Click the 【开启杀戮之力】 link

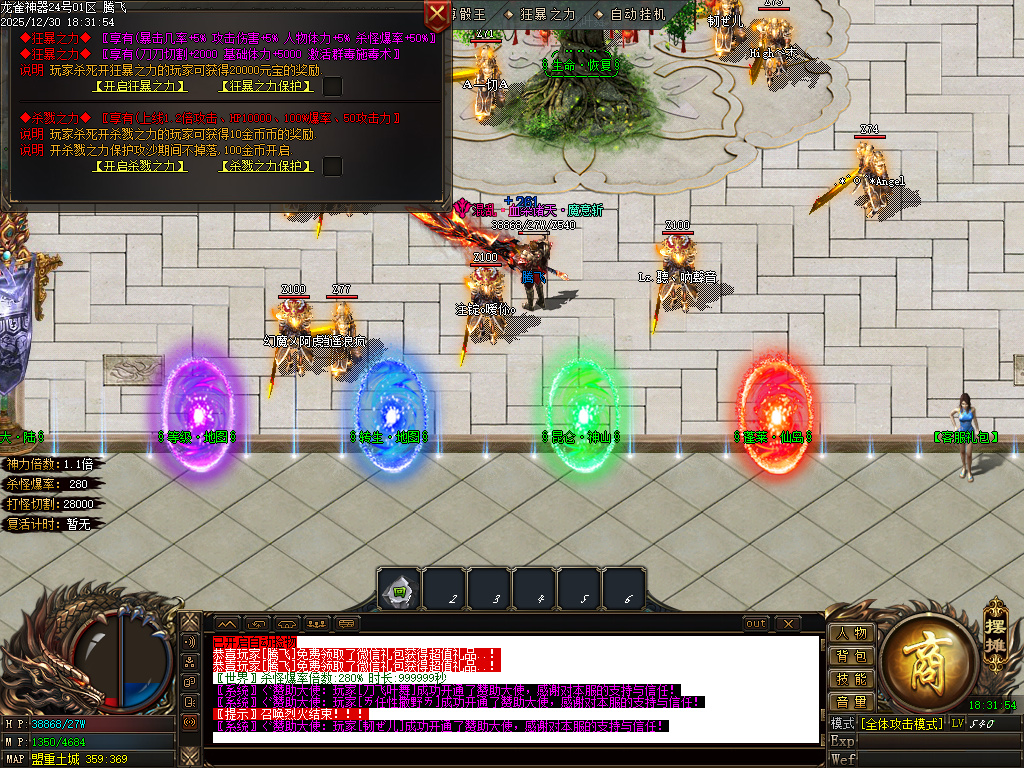(x=140, y=166)
